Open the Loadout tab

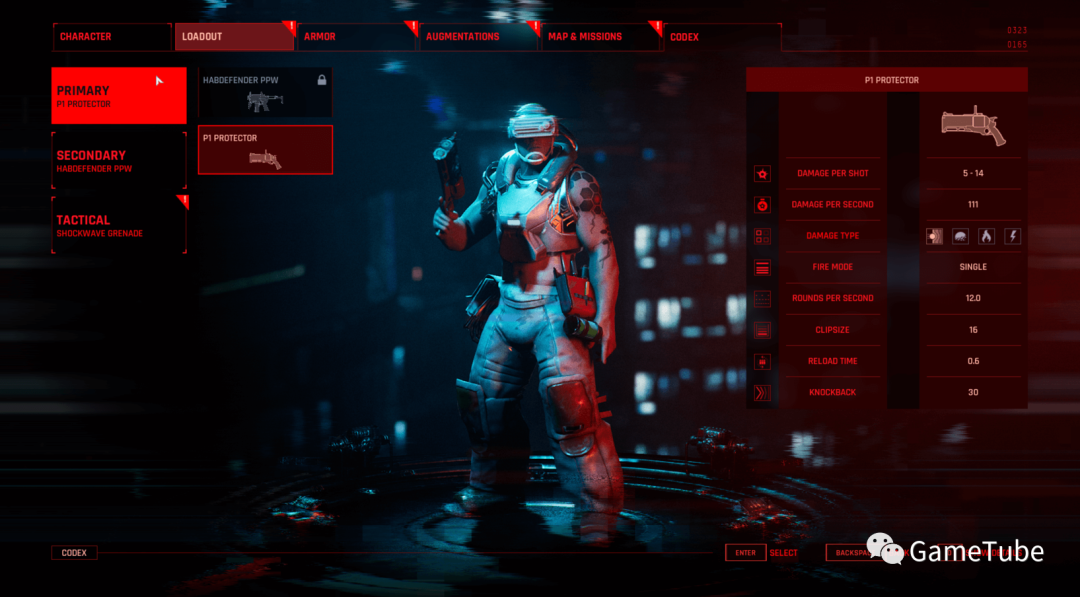coord(234,37)
